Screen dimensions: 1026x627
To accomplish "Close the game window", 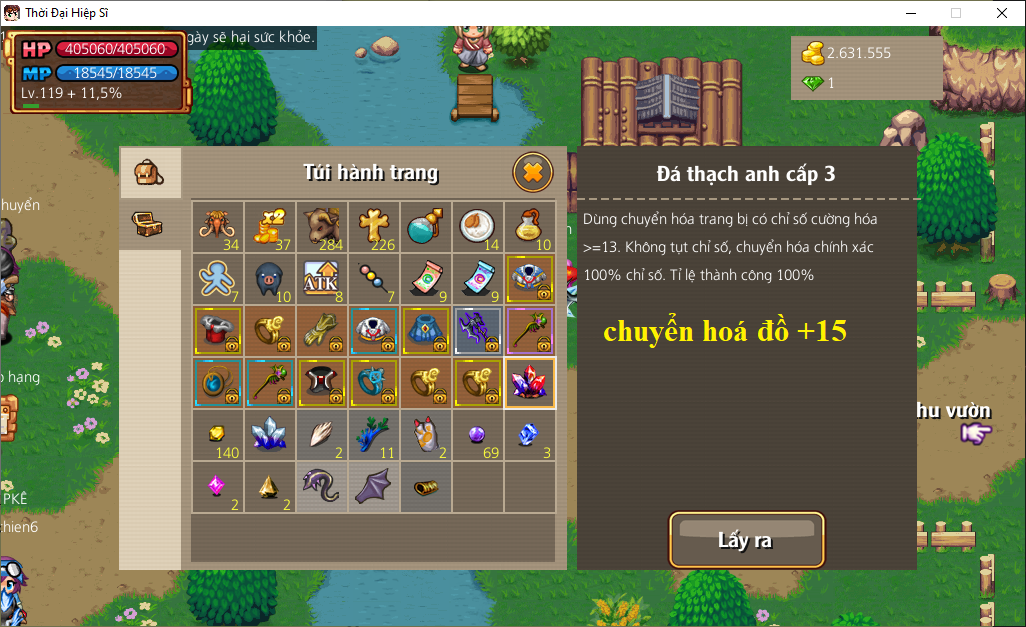I will click(x=1002, y=13).
